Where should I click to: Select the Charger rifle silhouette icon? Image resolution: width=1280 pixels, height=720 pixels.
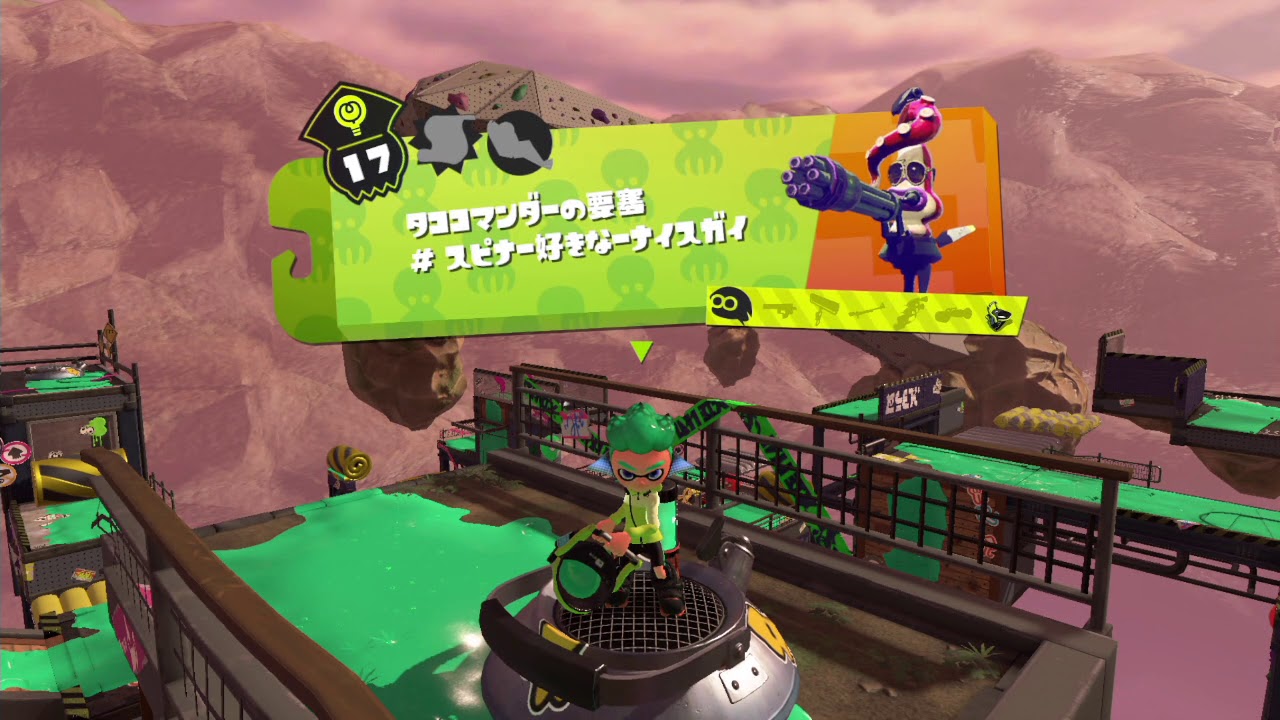pyautogui.click(x=868, y=310)
